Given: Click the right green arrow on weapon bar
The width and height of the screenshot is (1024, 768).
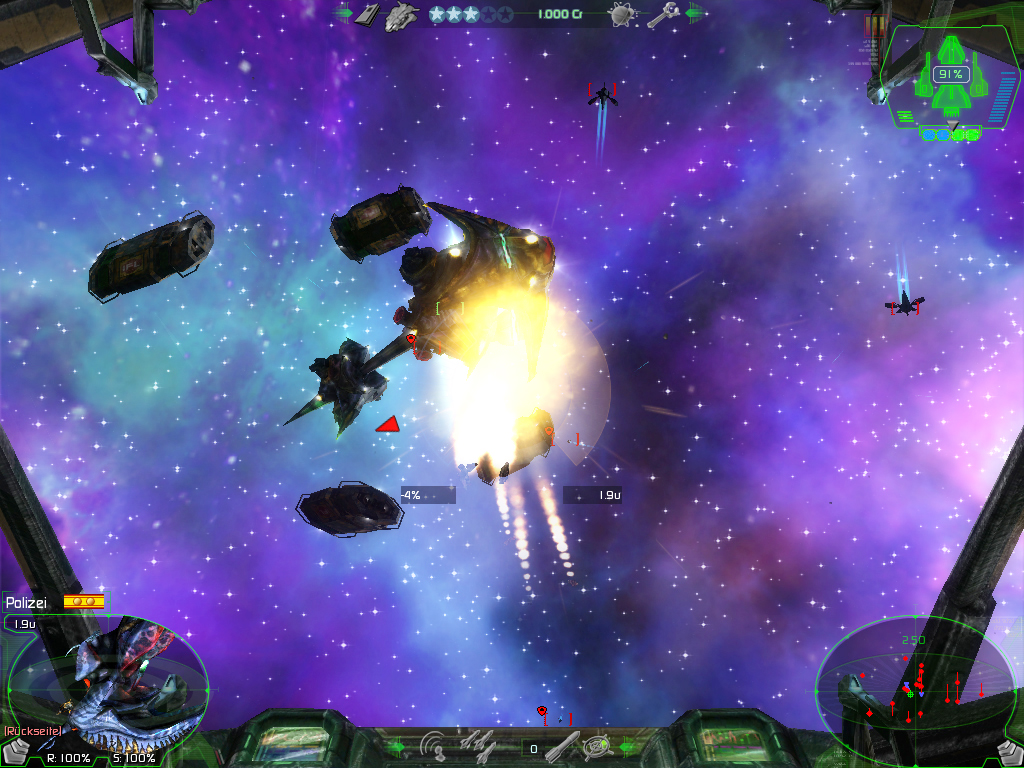Looking at the screenshot, I should pyautogui.click(x=629, y=746).
